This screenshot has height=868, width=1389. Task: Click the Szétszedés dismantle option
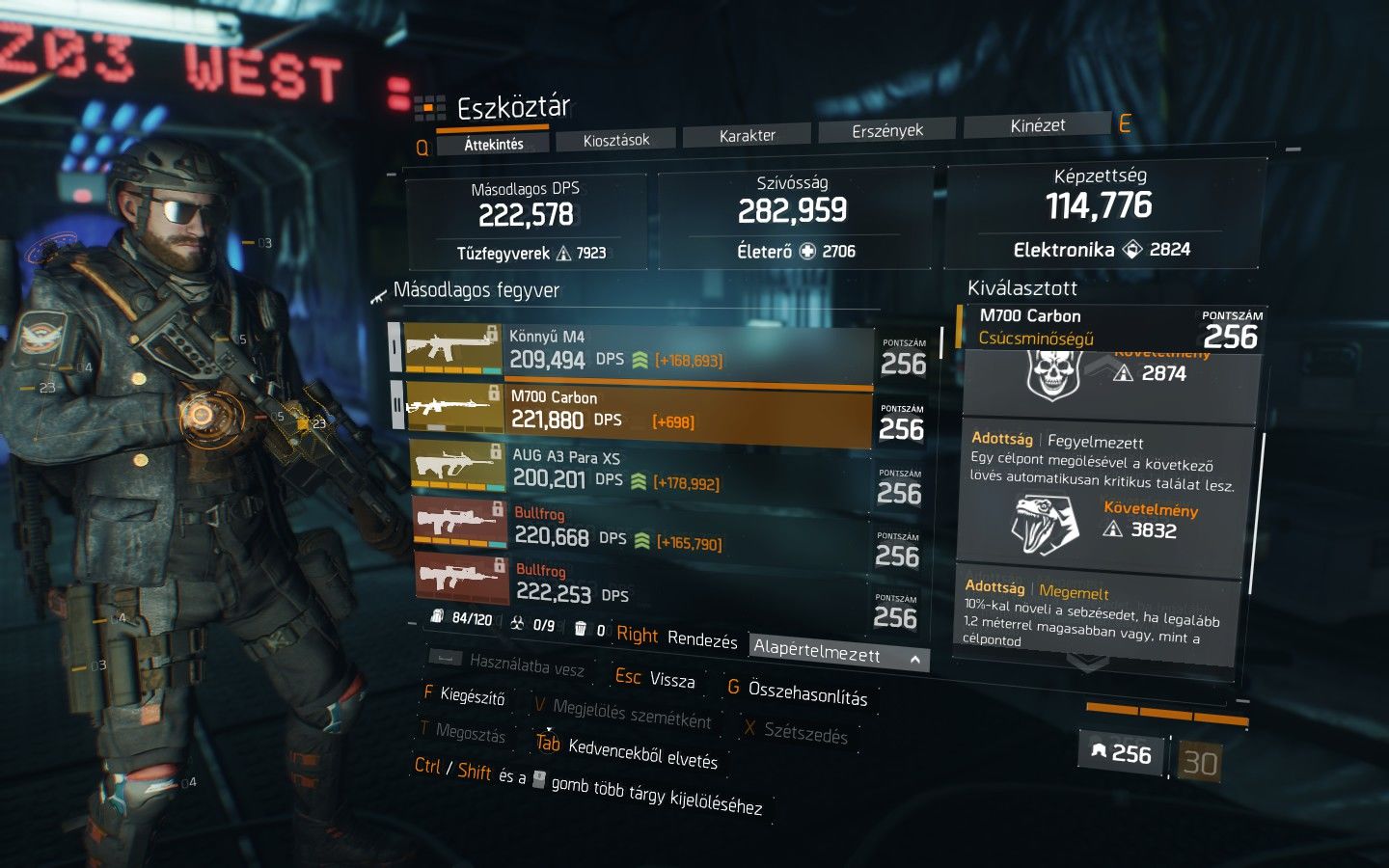[804, 734]
